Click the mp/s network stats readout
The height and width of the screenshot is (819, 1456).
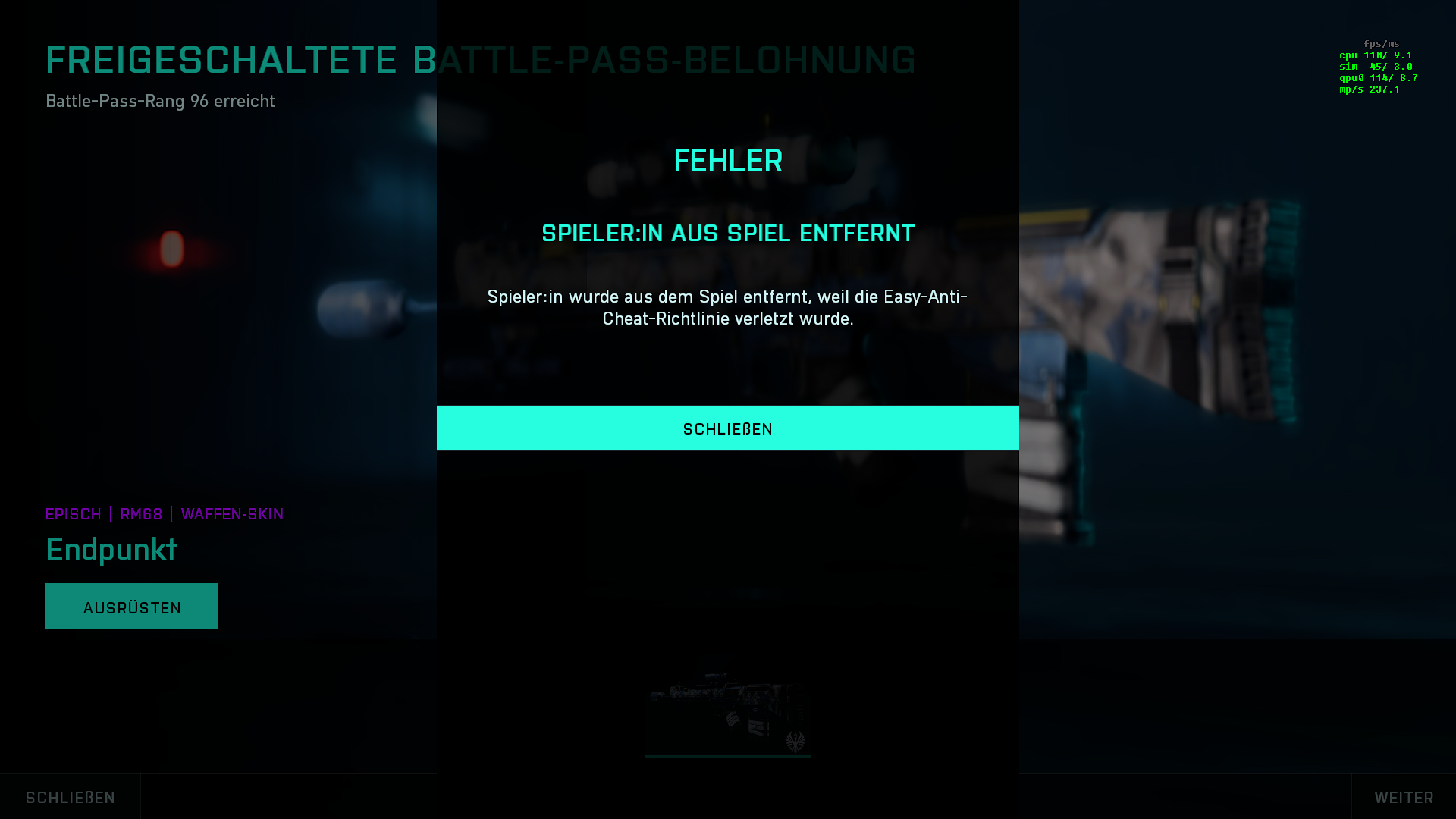1370,89
